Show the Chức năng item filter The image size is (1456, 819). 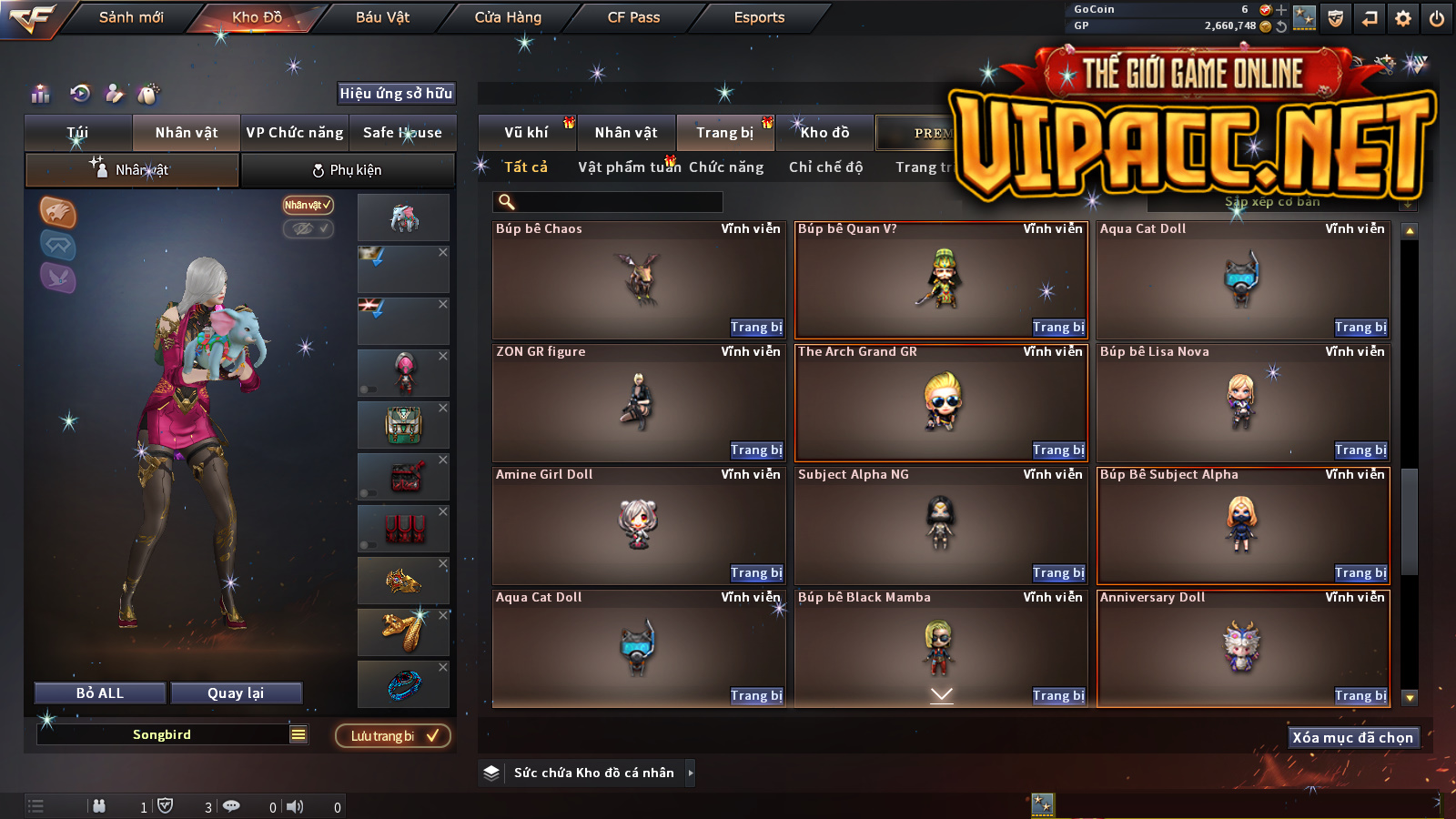(x=726, y=167)
